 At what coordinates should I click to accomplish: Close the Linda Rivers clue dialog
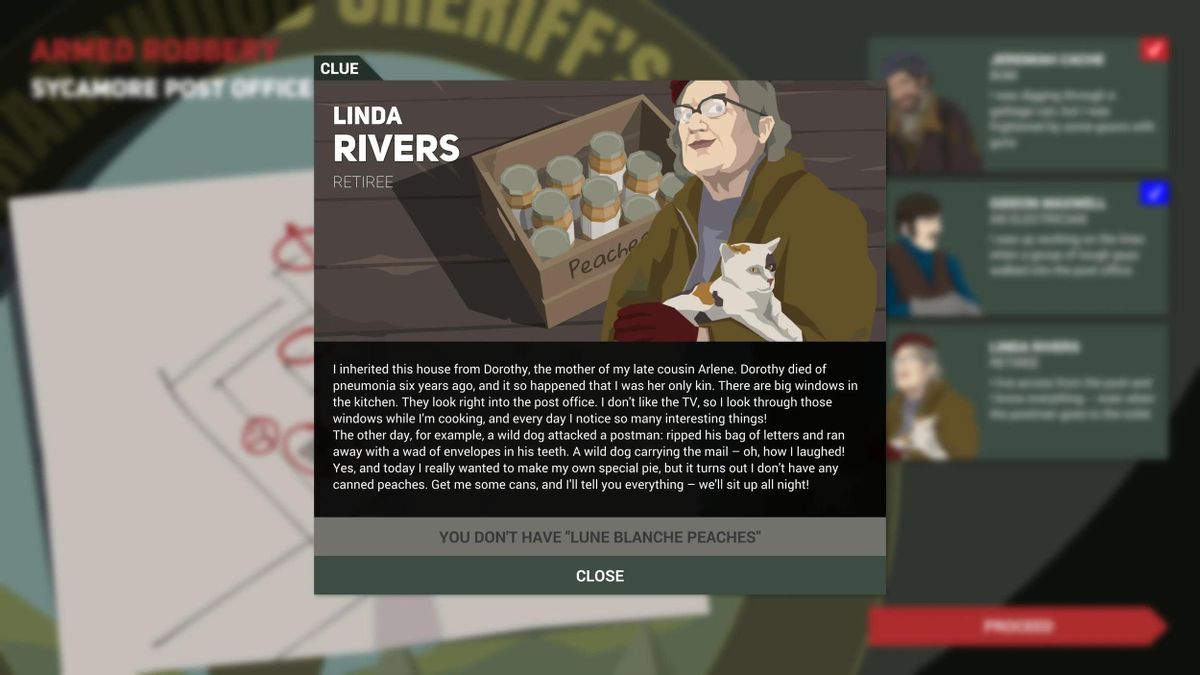click(x=599, y=576)
